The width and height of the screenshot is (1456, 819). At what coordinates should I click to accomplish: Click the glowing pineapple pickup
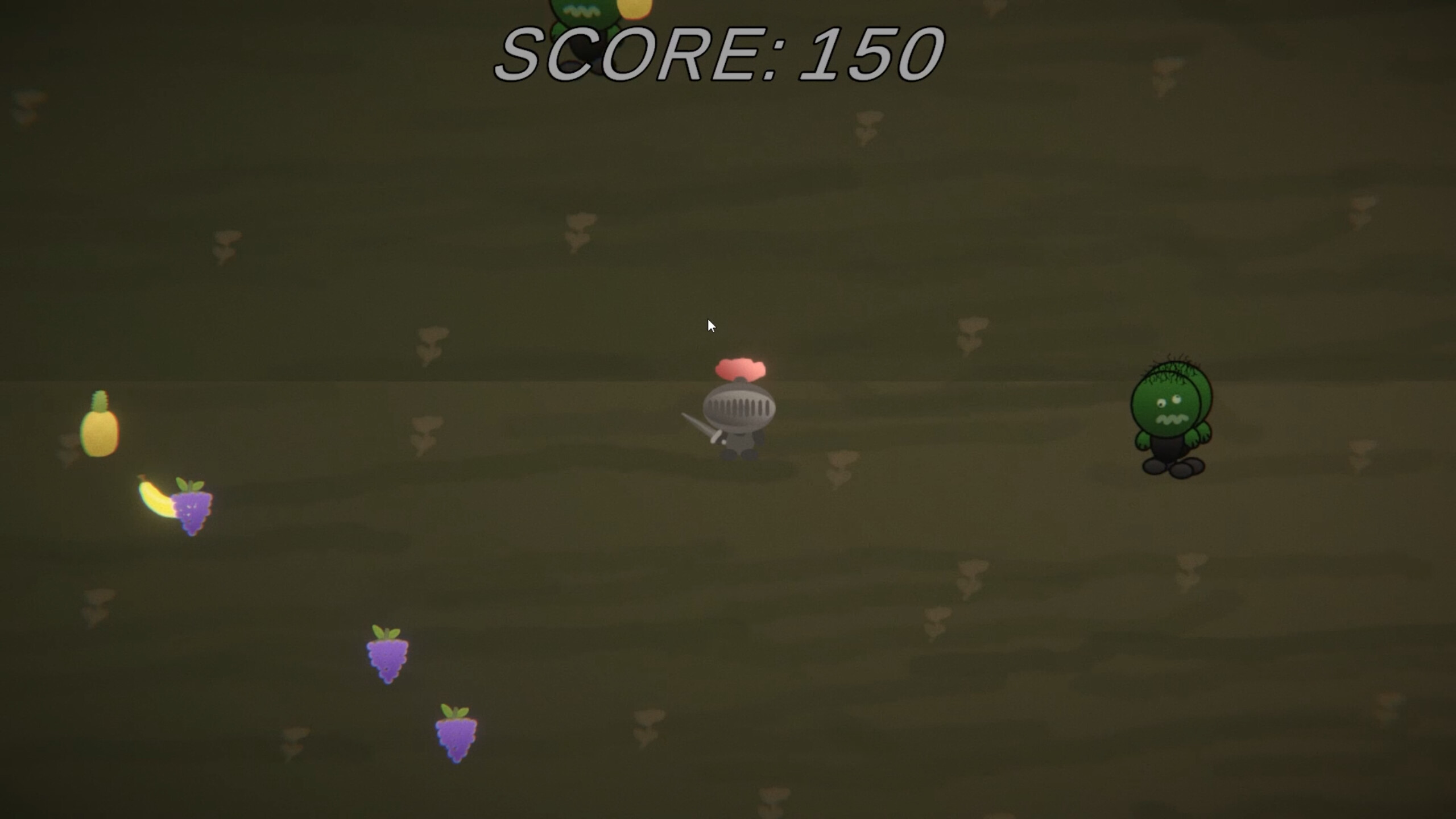coord(101,432)
